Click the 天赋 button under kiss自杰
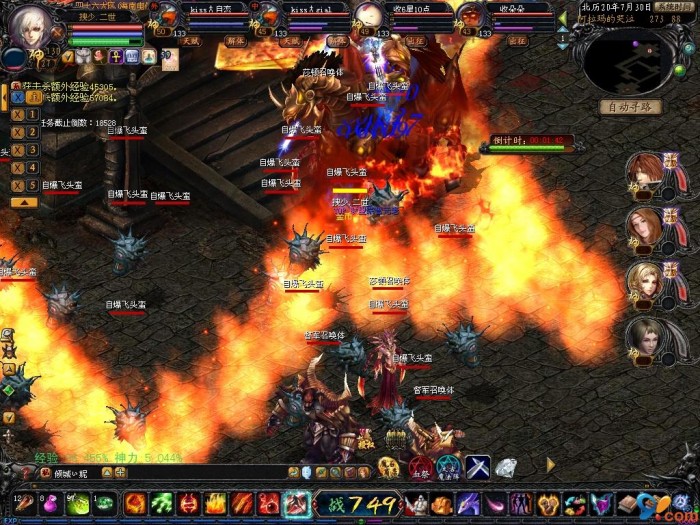This screenshot has width=700, height=525. pos(188,41)
